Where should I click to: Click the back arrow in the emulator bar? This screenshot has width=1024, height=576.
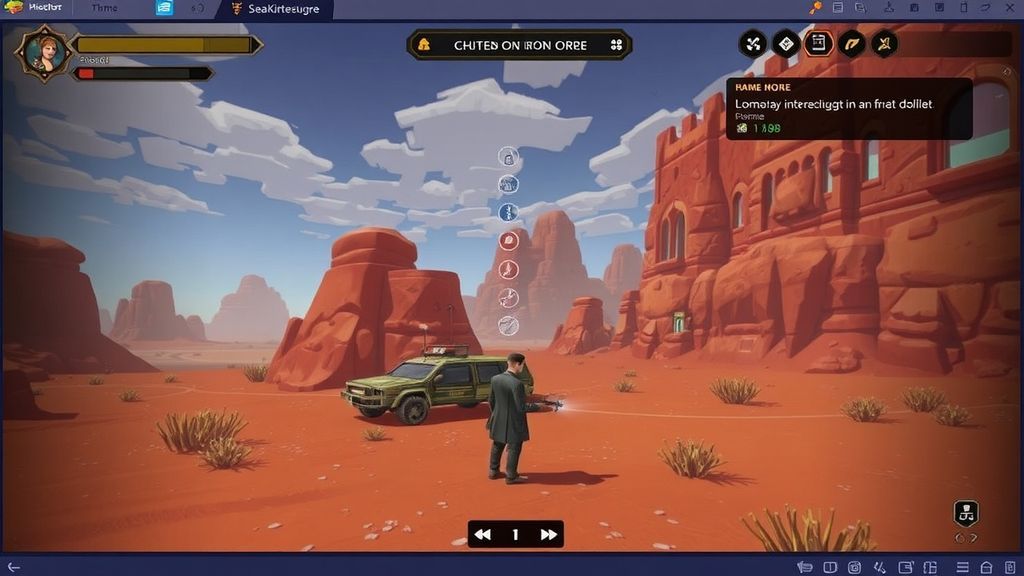pos(13,567)
